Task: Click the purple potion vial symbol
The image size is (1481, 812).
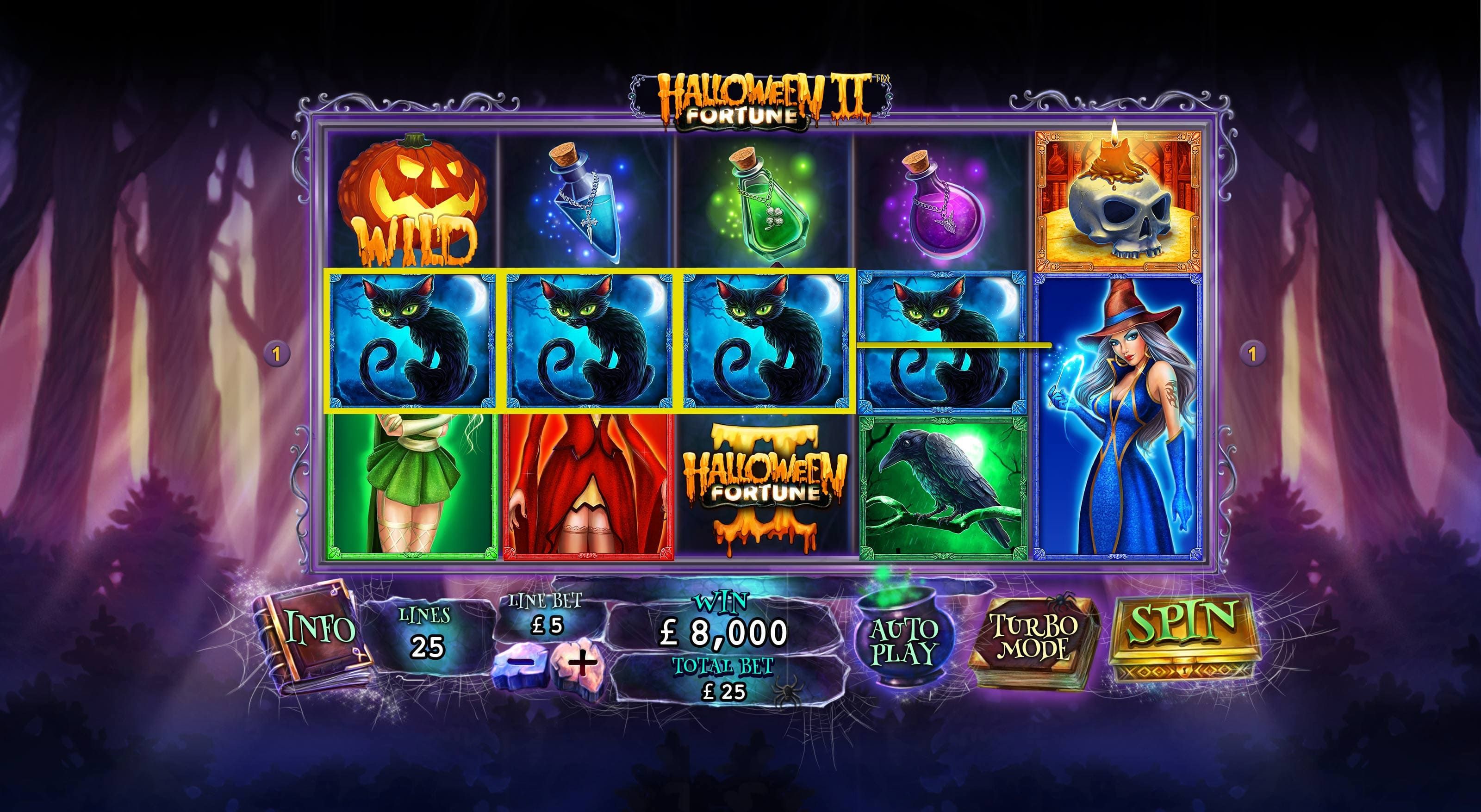Action: [x=937, y=201]
